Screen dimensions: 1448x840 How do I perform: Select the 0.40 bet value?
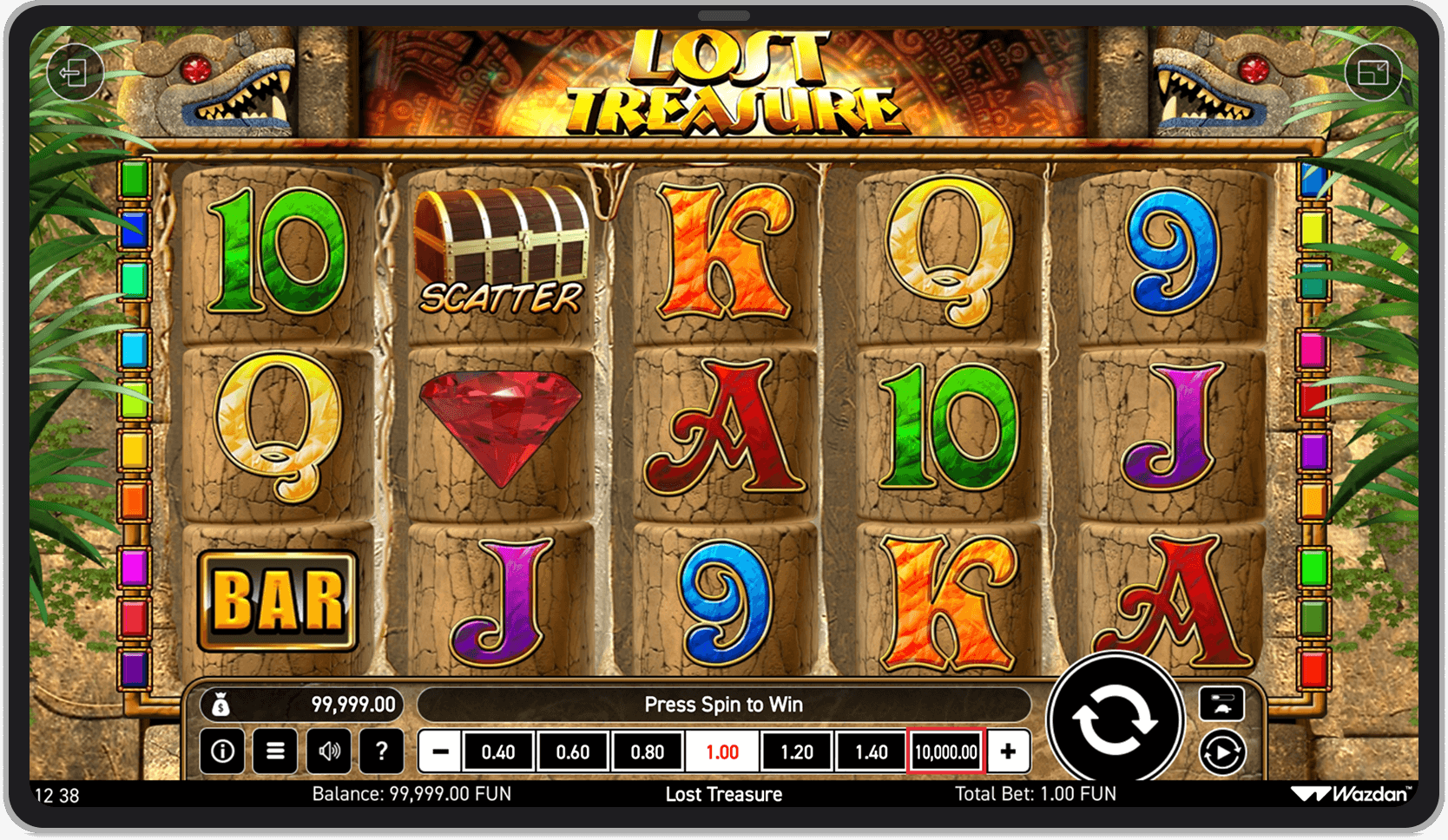pos(497,751)
